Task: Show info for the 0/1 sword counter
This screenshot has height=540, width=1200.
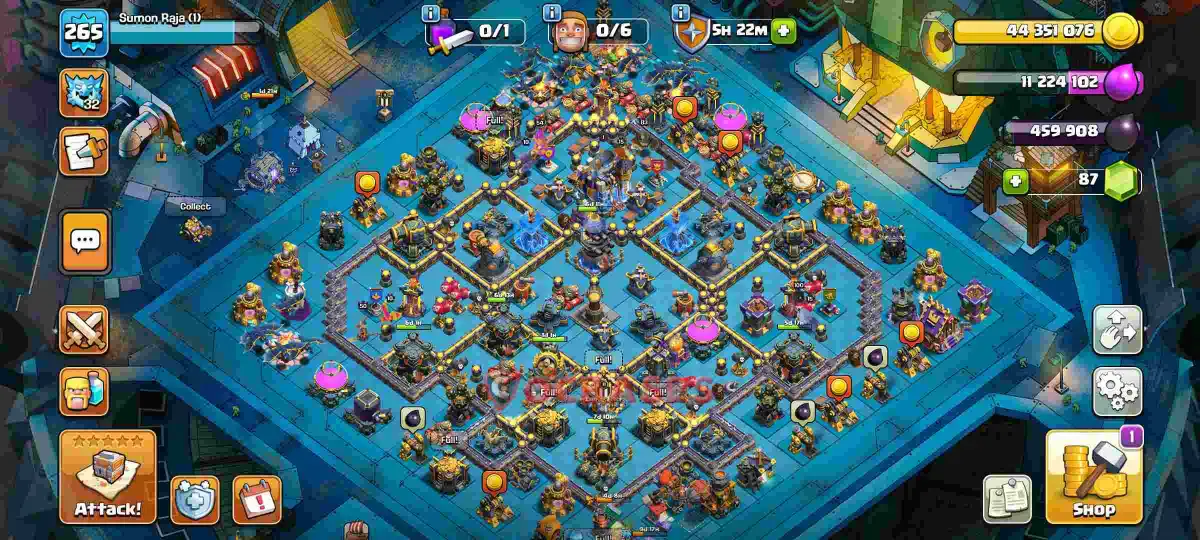Action: [x=431, y=14]
